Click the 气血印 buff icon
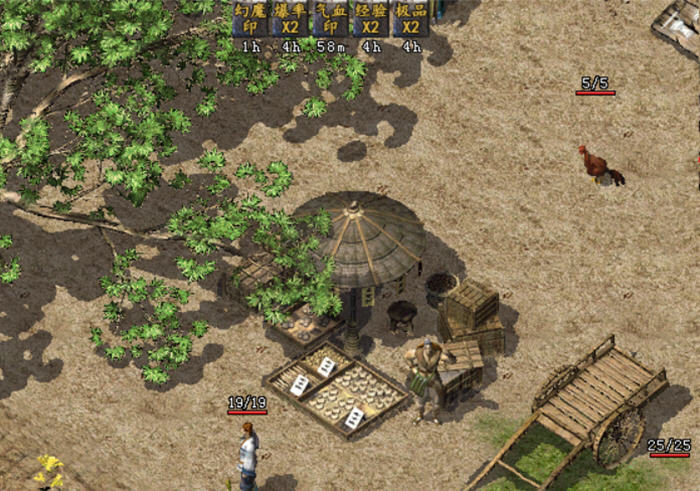Viewport: 700px width, 491px height. 330,18
